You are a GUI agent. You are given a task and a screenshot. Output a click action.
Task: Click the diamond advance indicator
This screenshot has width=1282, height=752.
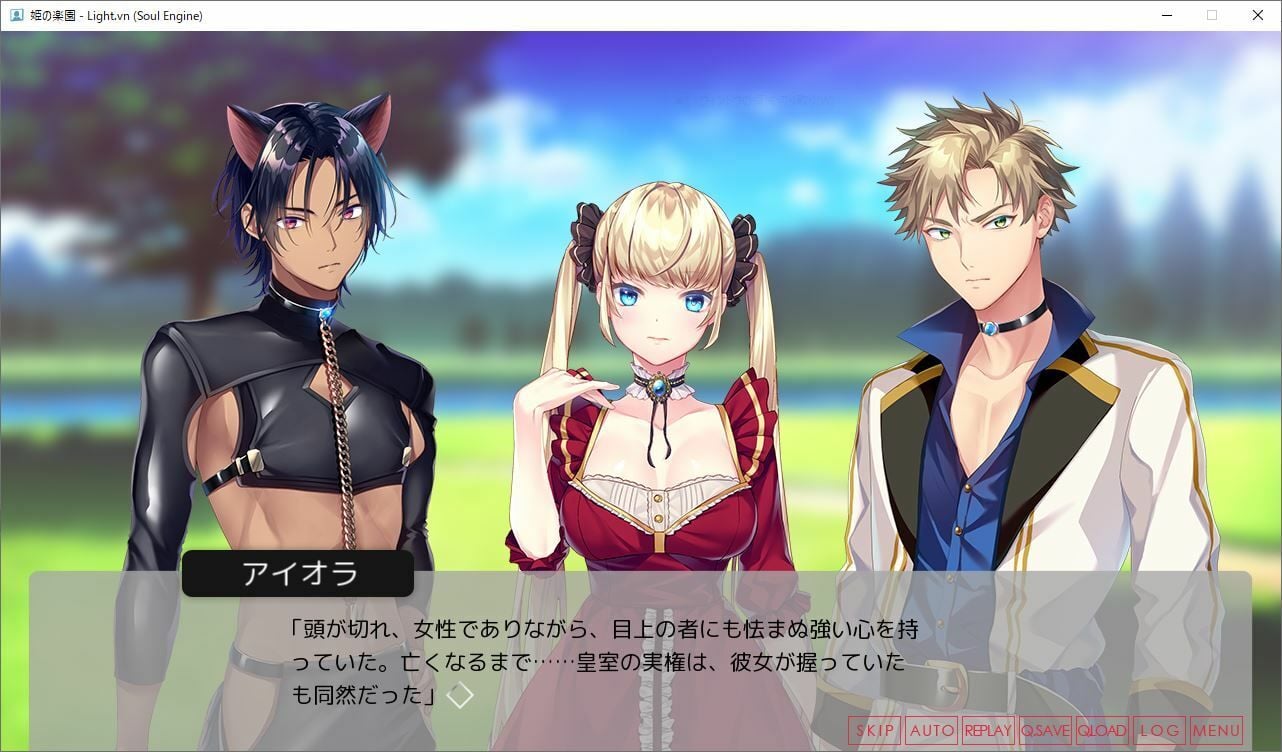[x=461, y=695]
